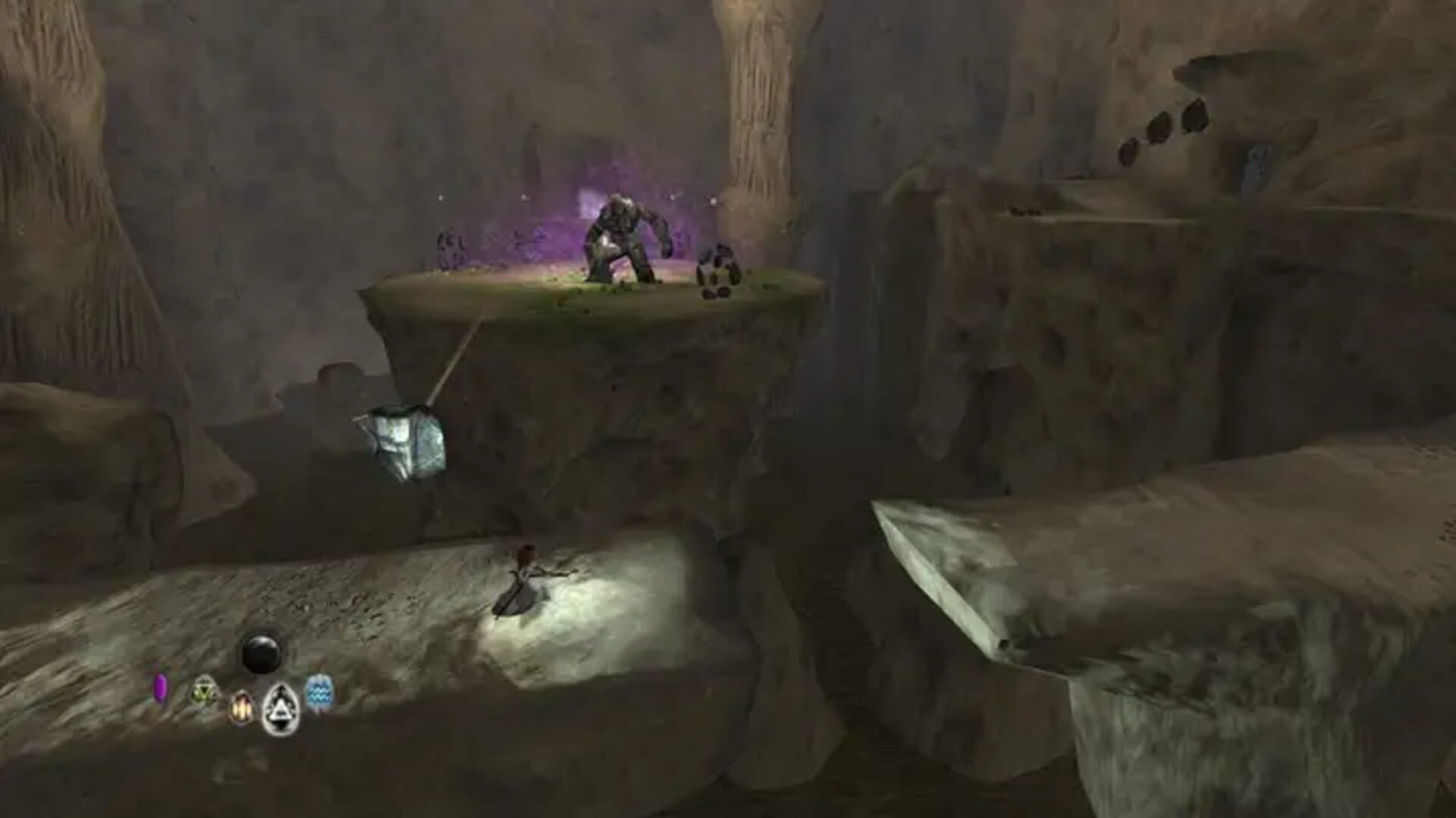The width and height of the screenshot is (1456, 818).
Task: Click the leftmost icon in the spell bar
Action: (161, 692)
